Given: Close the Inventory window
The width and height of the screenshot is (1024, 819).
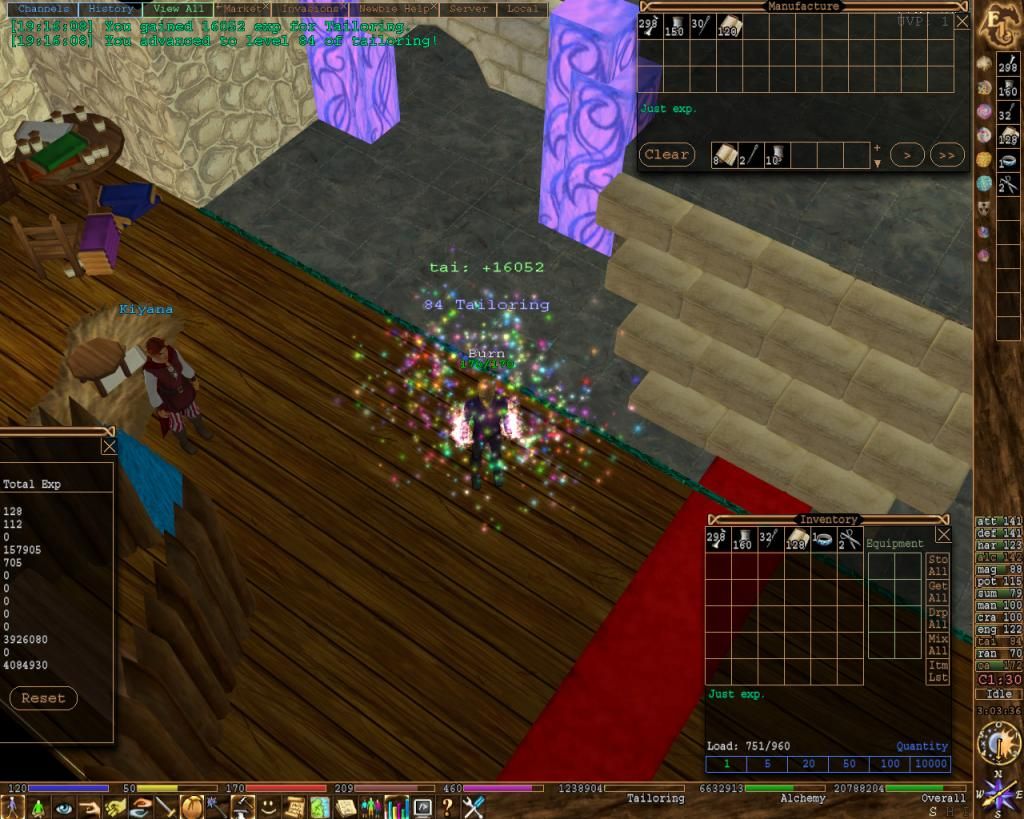Looking at the screenshot, I should pos(942,534).
